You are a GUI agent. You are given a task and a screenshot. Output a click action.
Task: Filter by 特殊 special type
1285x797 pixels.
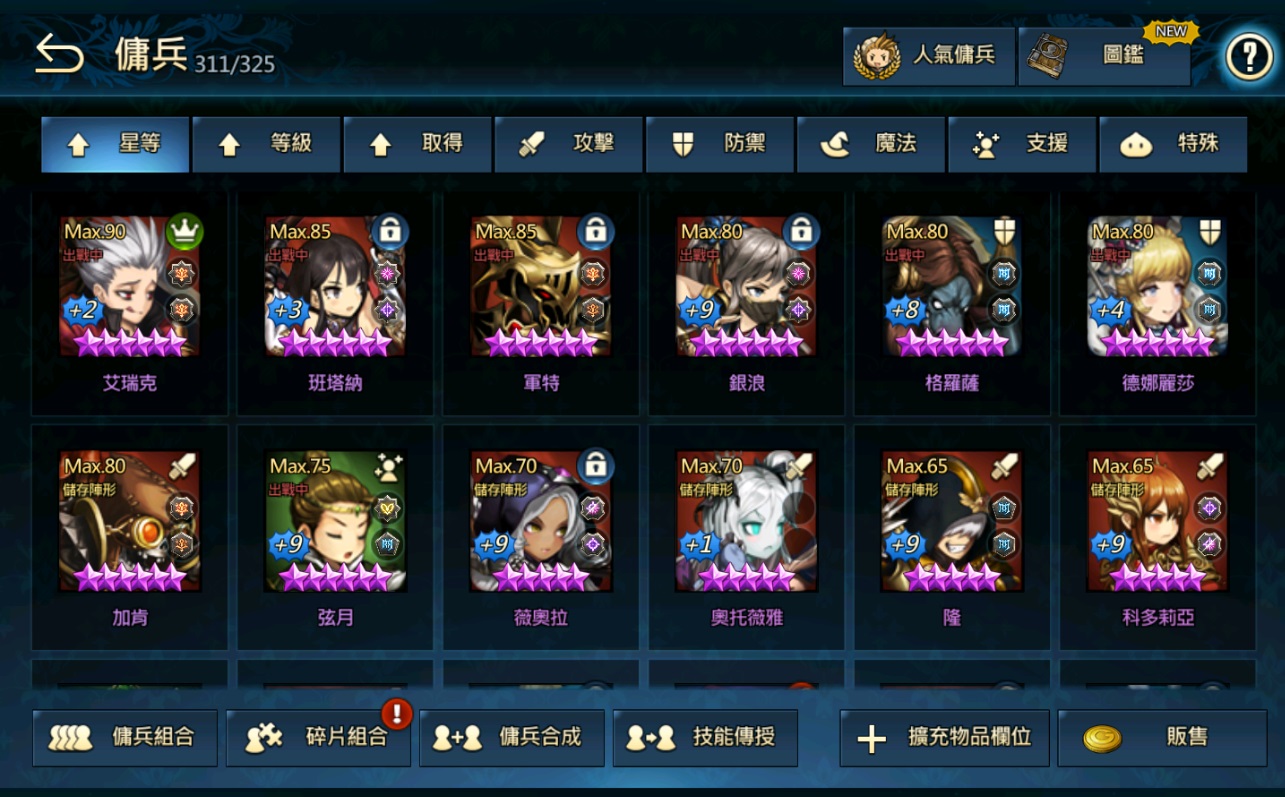click(x=1172, y=145)
